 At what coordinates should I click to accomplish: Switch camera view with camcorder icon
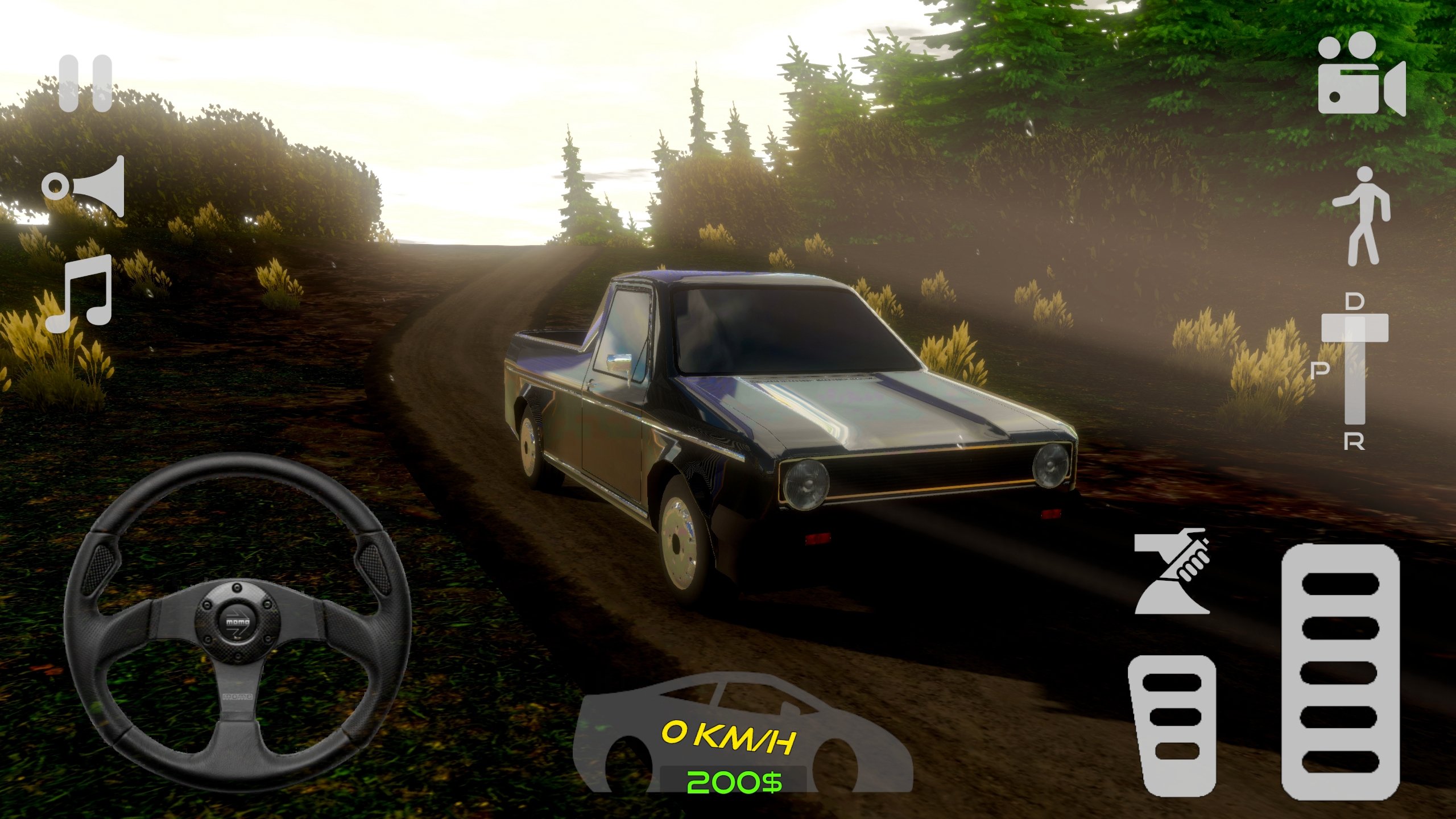click(1361, 75)
